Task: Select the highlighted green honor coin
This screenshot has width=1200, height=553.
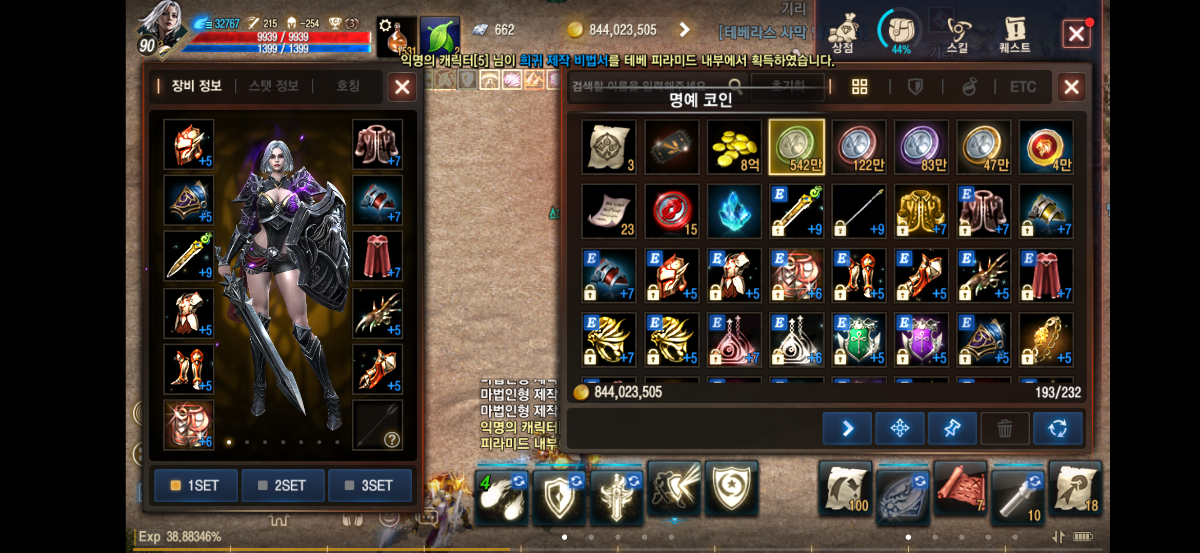Action: coord(796,147)
